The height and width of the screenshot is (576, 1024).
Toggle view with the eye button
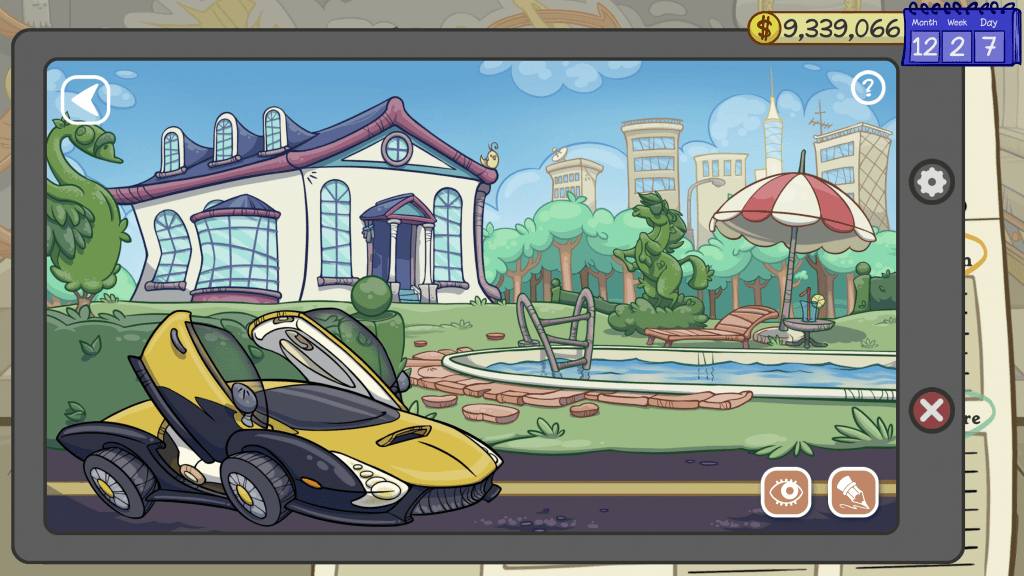pyautogui.click(x=786, y=492)
